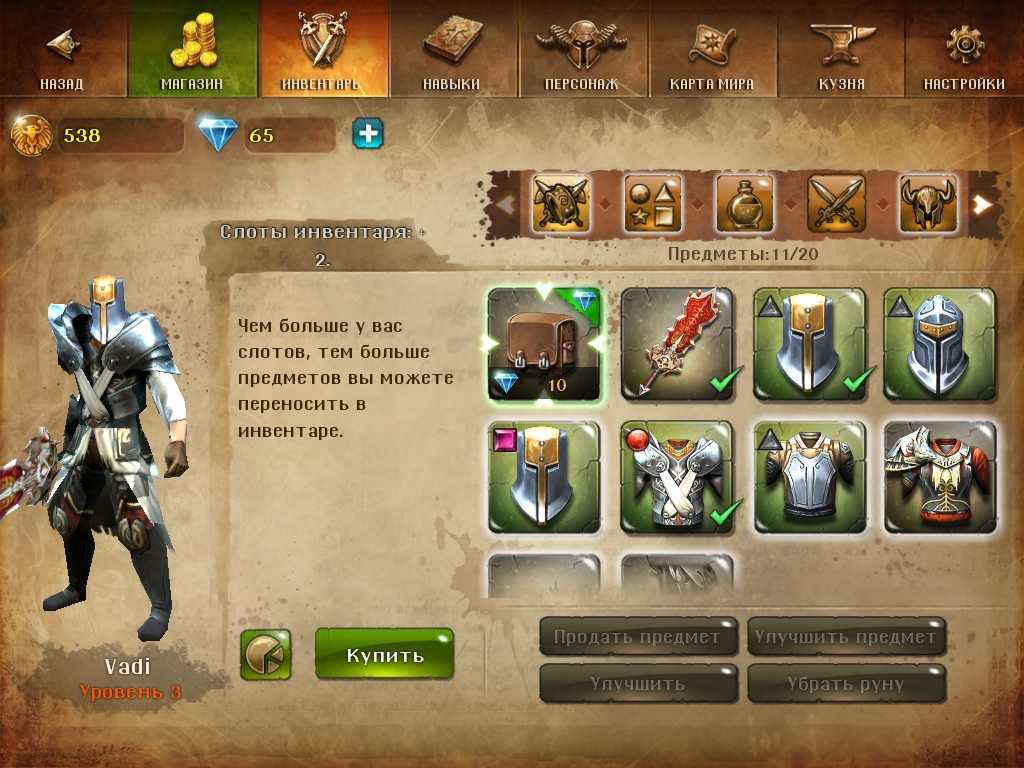
Task: Buy inventory slots with Купить
Action: [385, 655]
